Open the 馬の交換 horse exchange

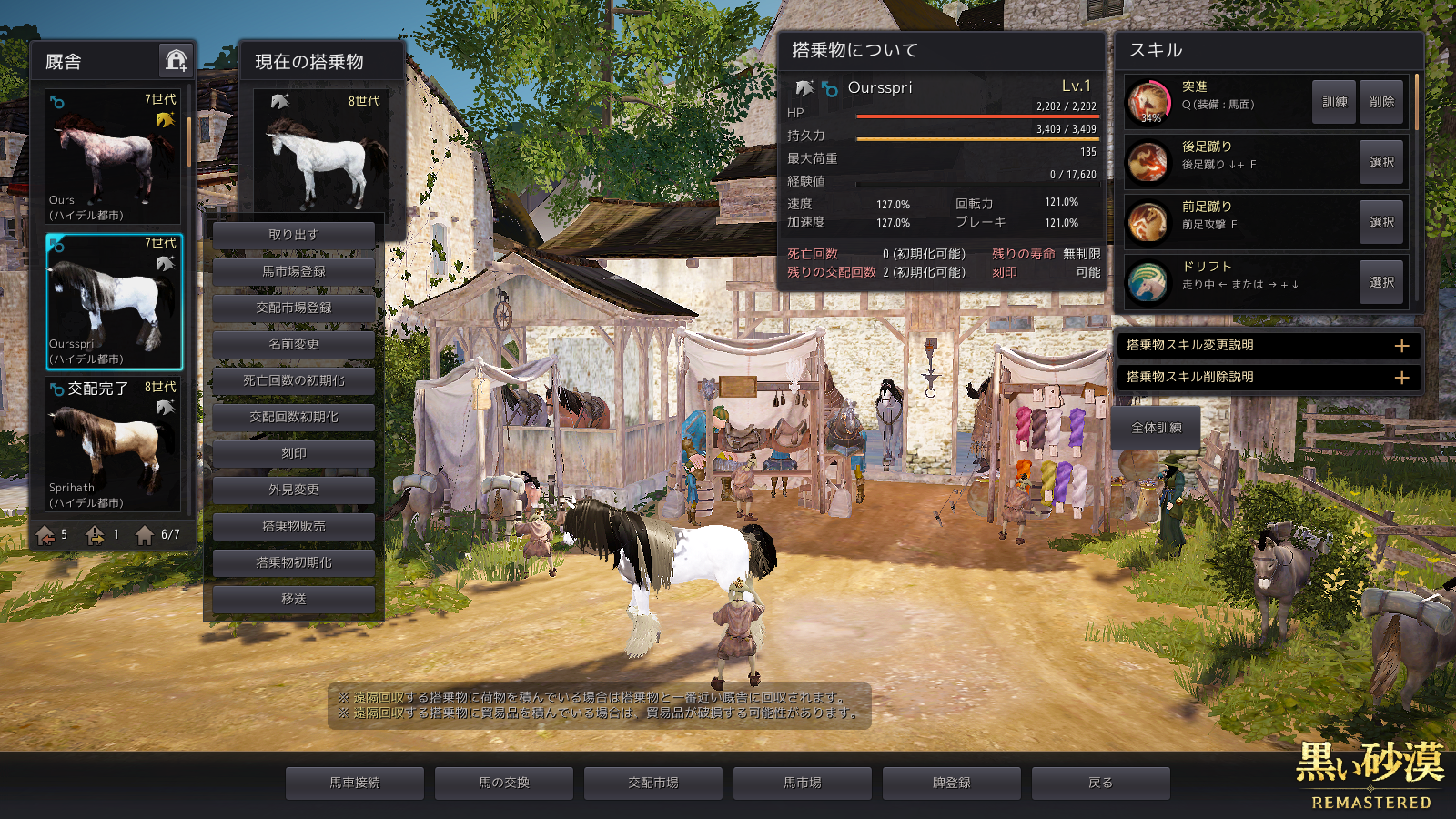(x=504, y=783)
